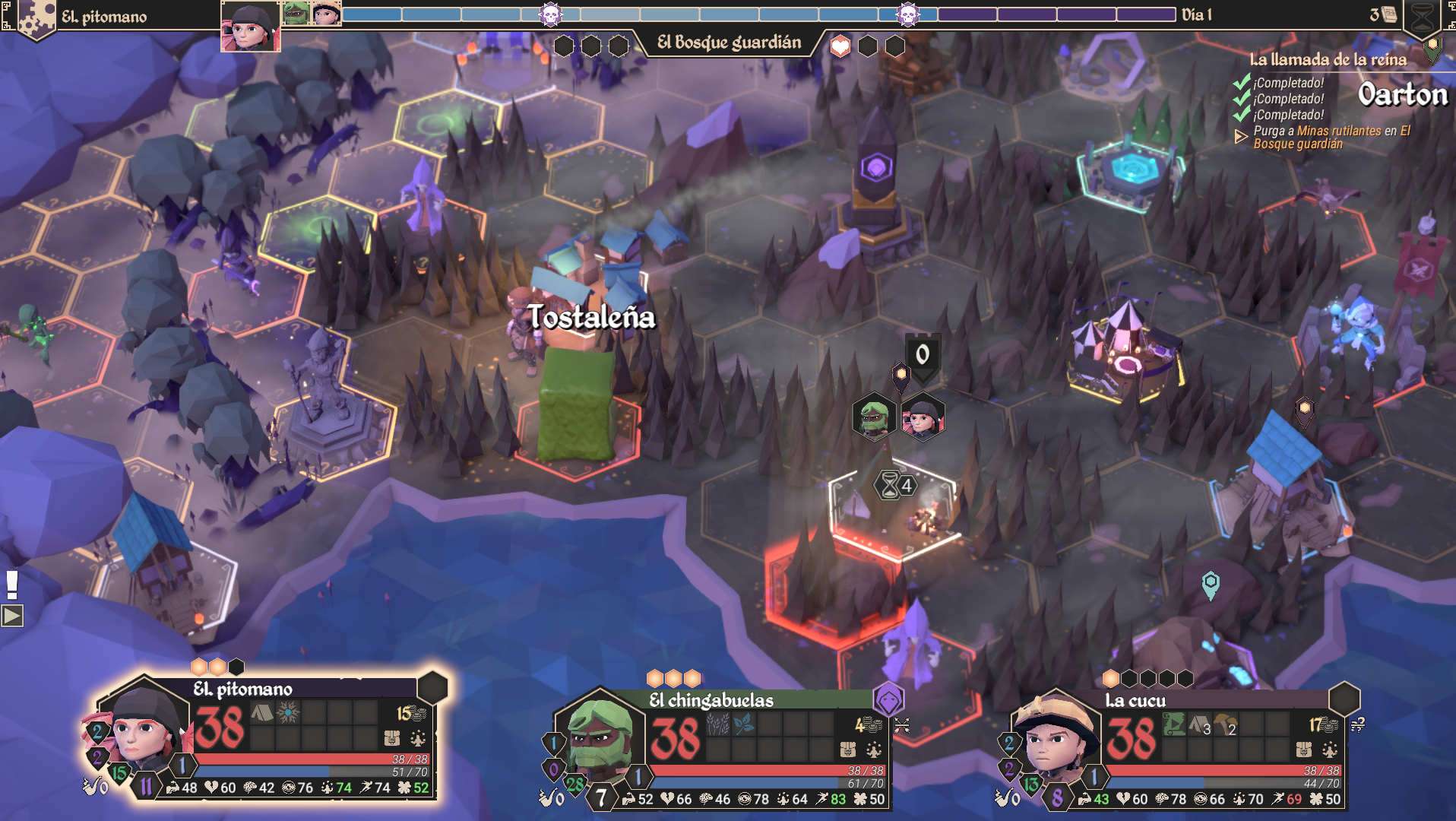Activate El chingabuelas' purple hooded ability hexagon
Screen dimensions: 1456x821
point(888,700)
